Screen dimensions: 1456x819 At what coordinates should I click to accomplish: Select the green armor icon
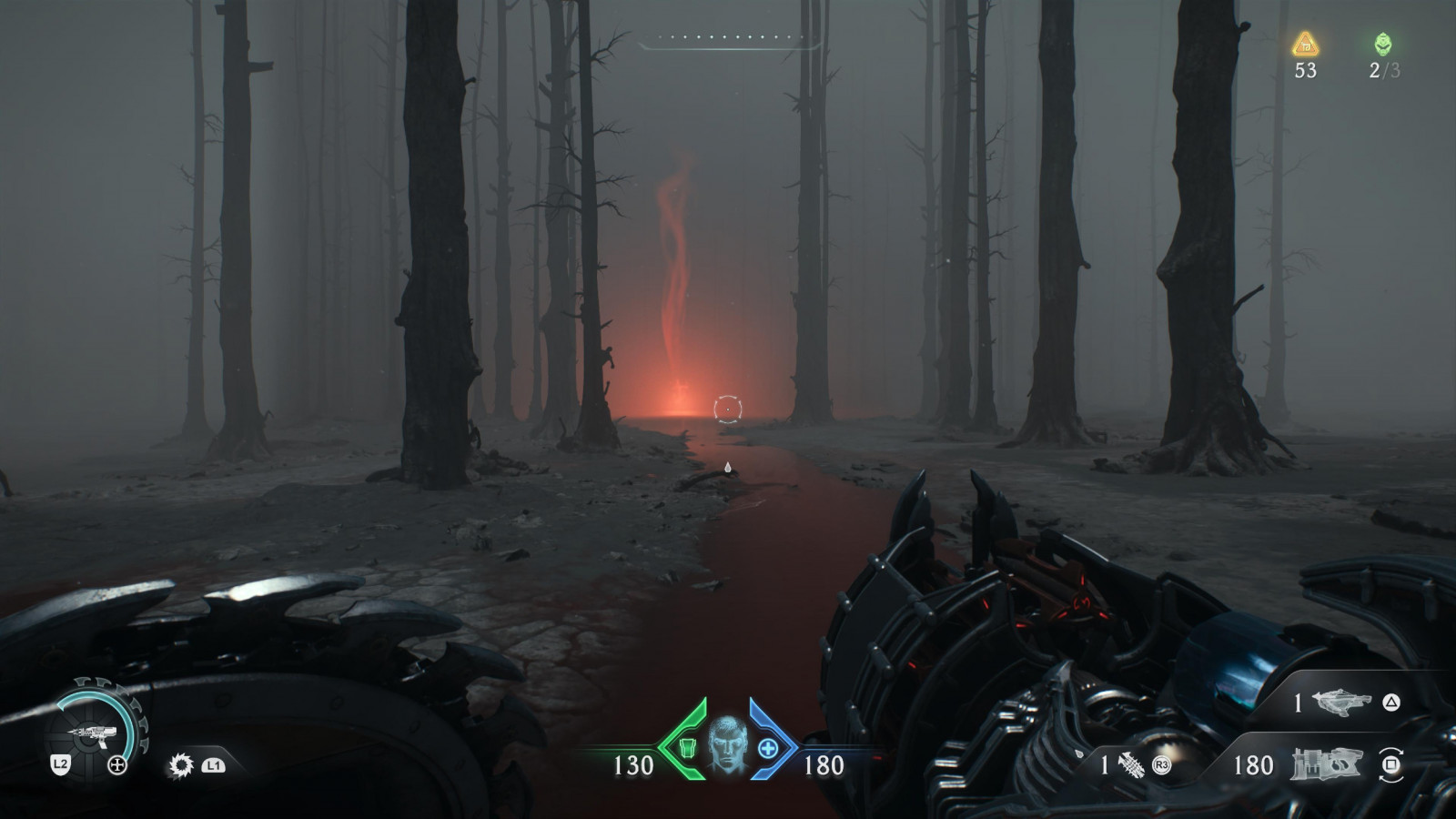pyautogui.click(x=688, y=748)
